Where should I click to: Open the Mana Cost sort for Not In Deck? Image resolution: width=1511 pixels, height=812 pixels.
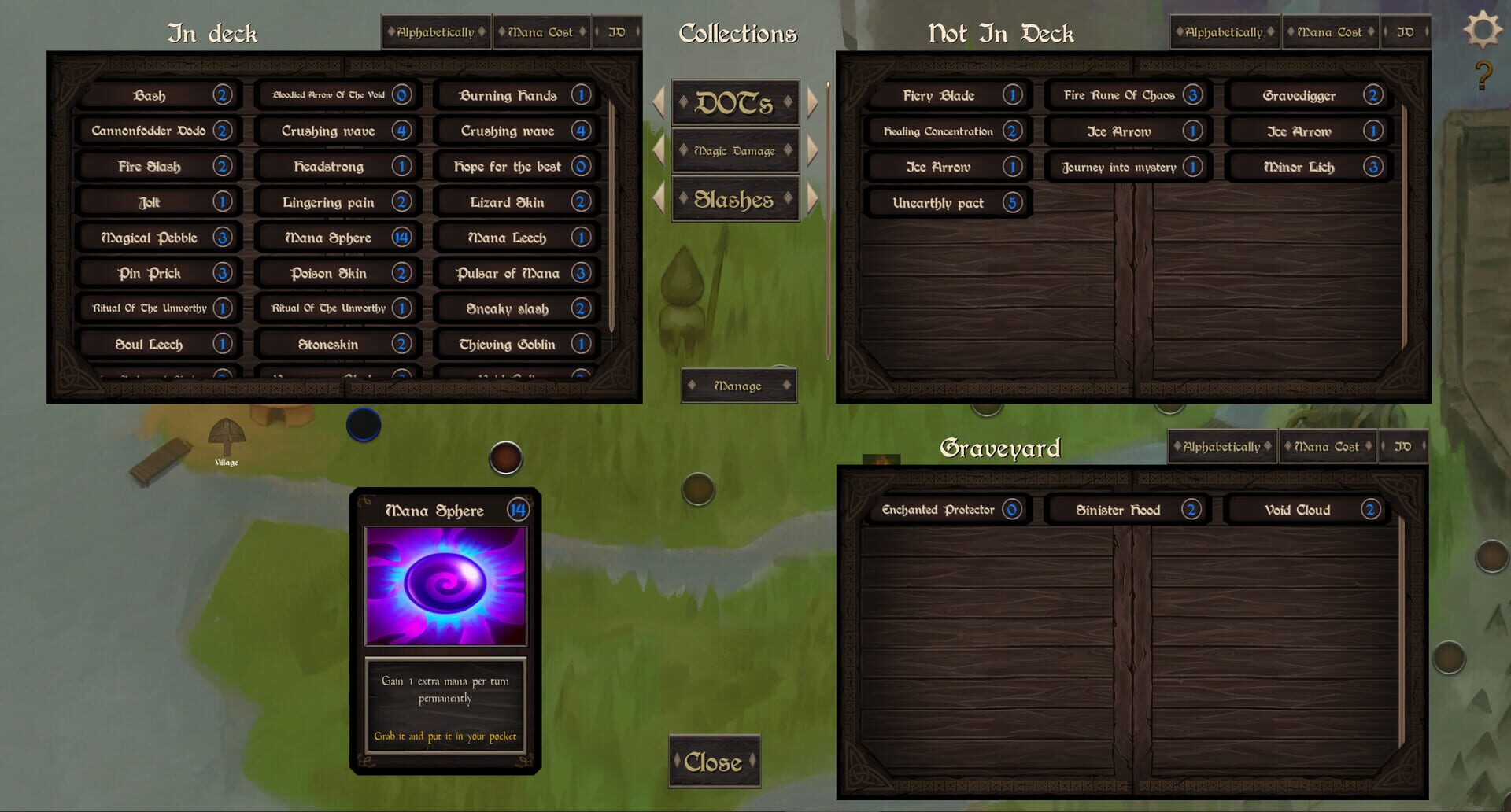(1330, 31)
